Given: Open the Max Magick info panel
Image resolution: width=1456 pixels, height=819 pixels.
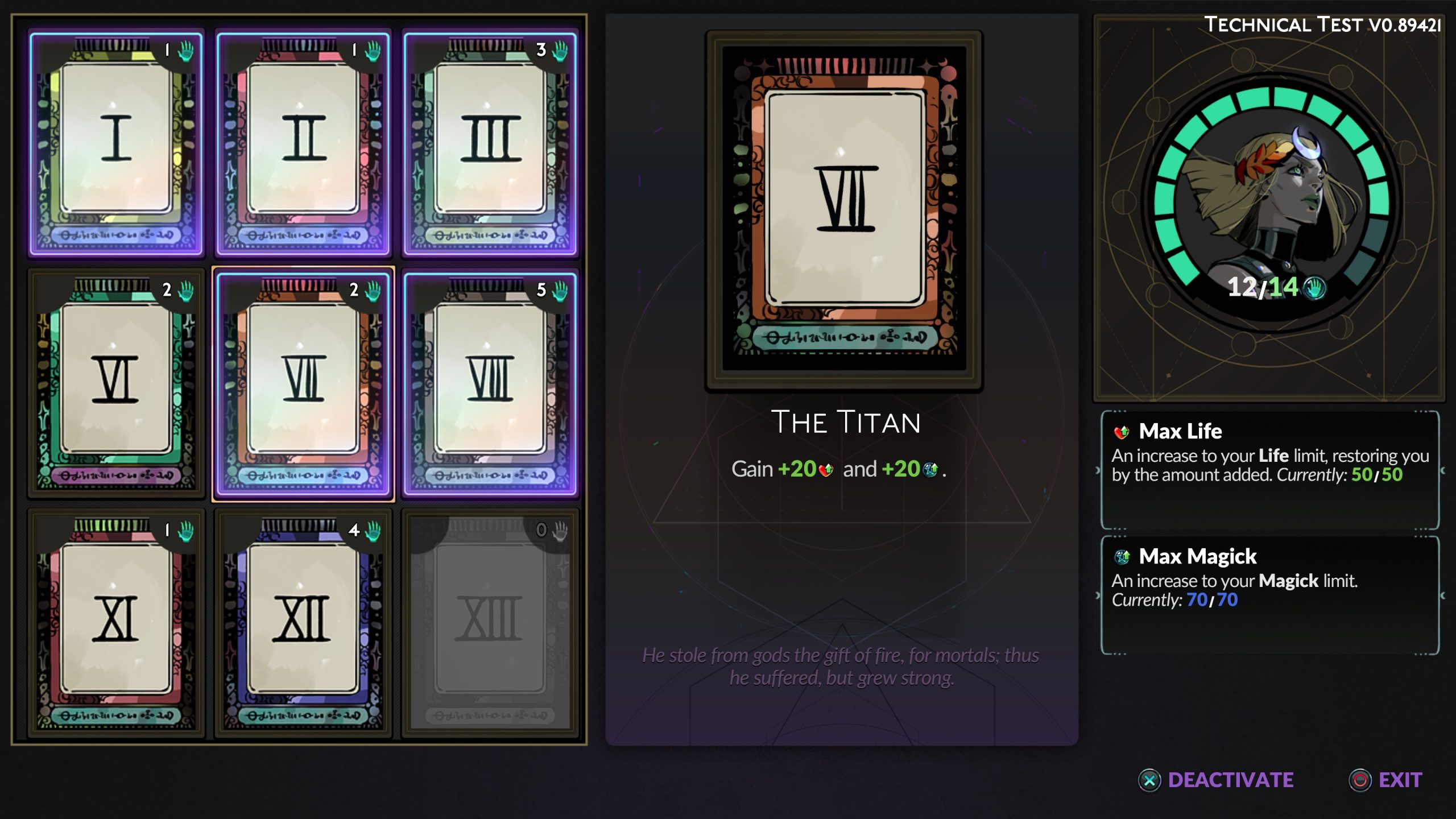Looking at the screenshot, I should pyautogui.click(x=1269, y=595).
